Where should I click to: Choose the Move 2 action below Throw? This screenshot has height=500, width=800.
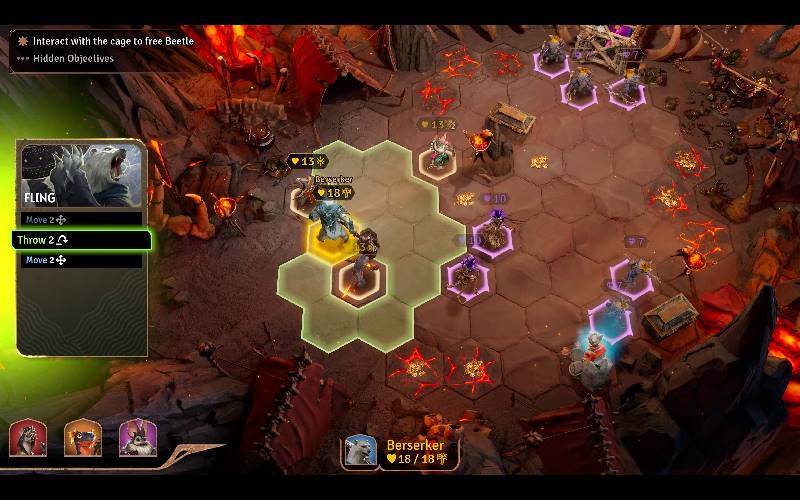[x=82, y=261]
